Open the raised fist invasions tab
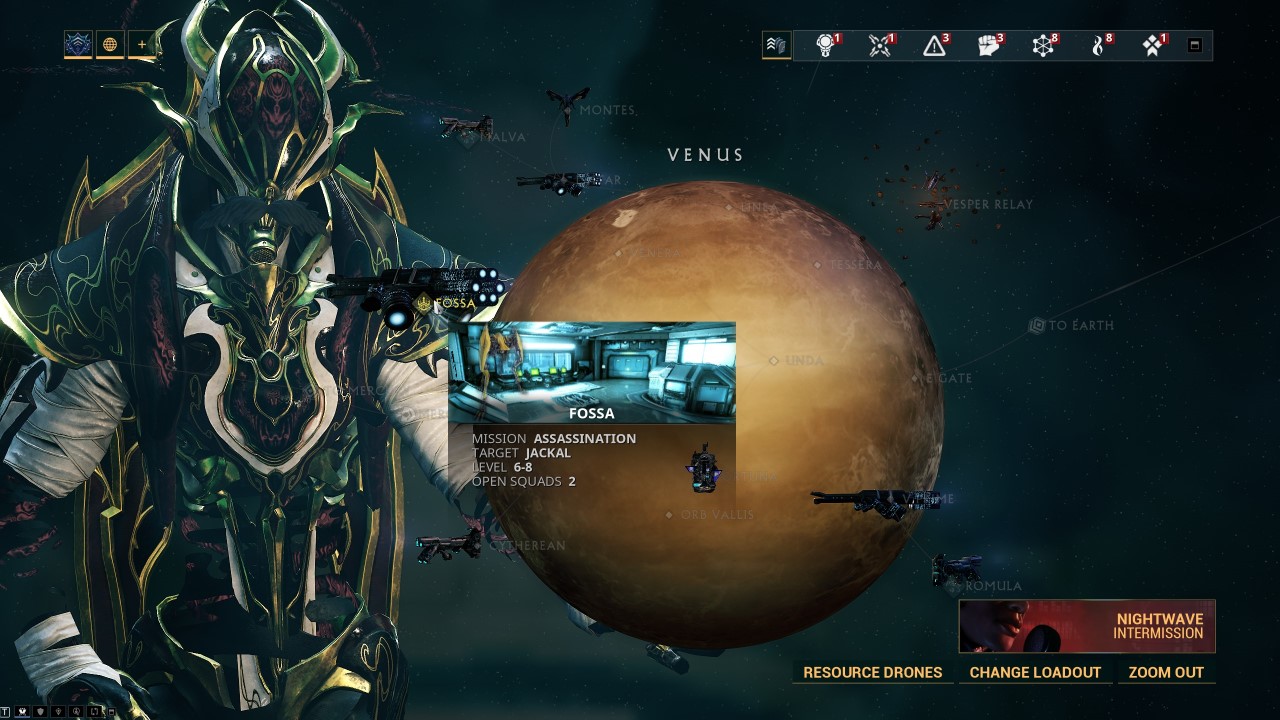This screenshot has height=720, width=1280. click(x=989, y=45)
